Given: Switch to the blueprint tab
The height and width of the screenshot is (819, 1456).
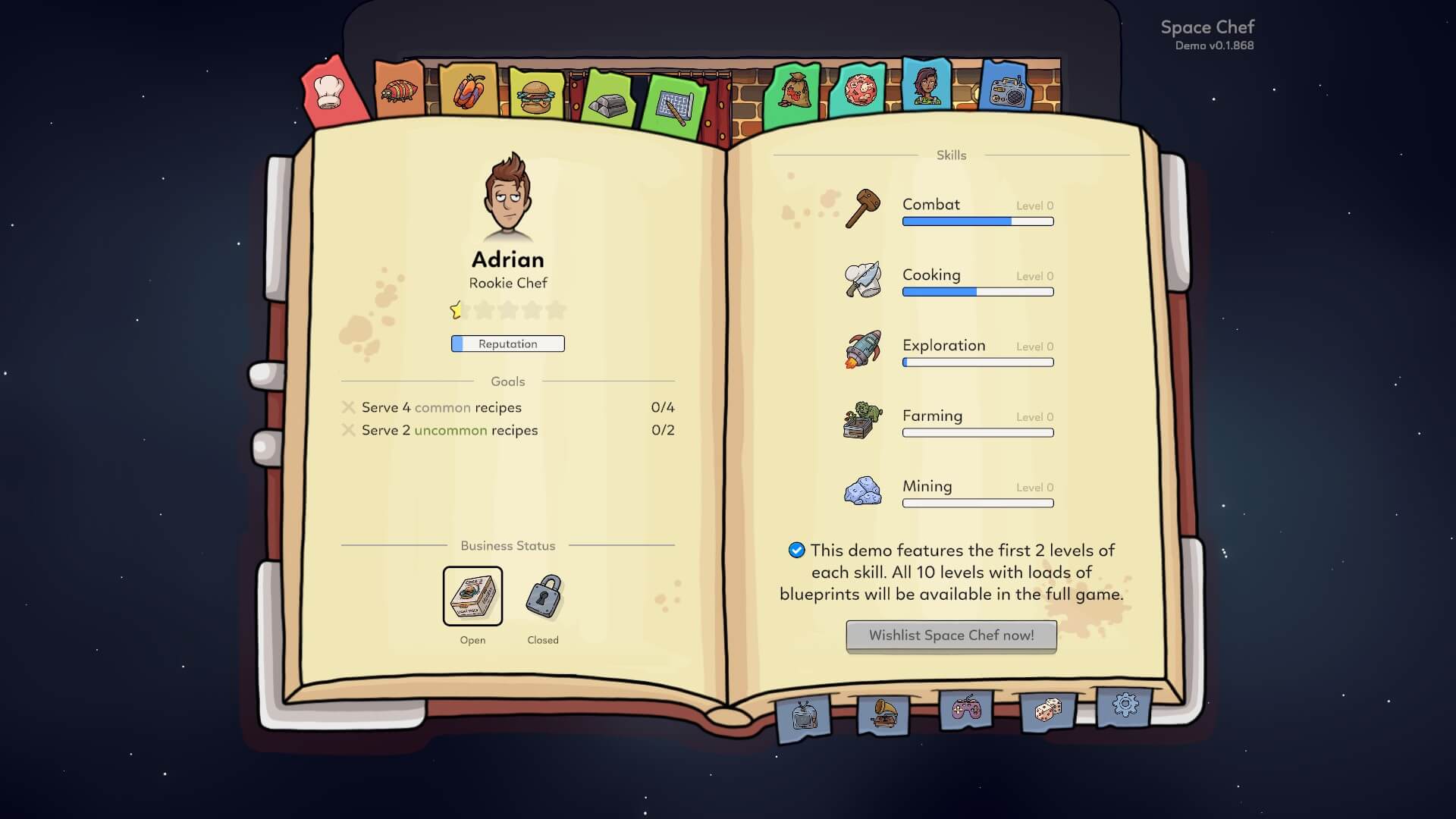Looking at the screenshot, I should tap(672, 108).
